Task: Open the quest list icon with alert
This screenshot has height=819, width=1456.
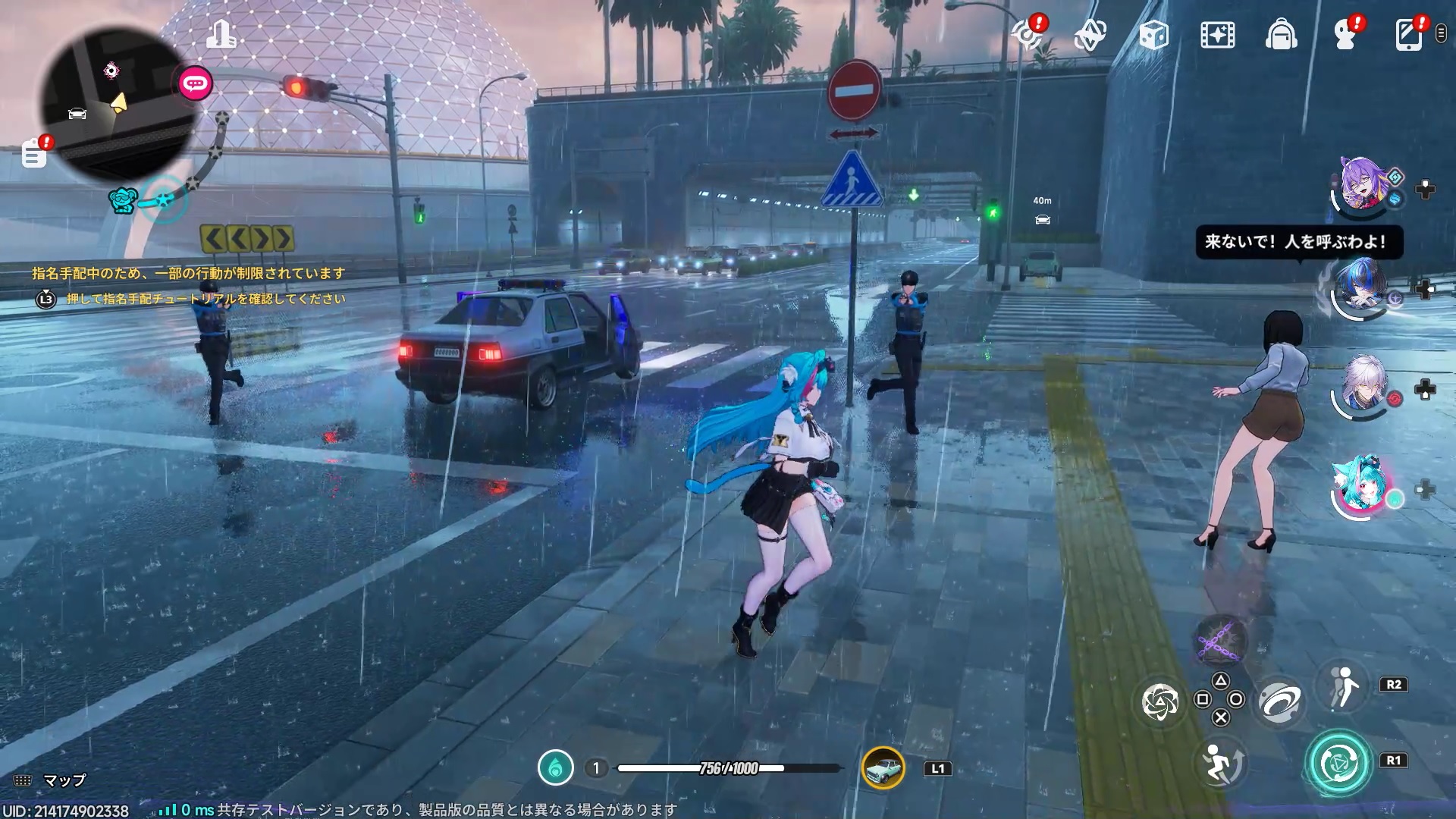Action: (34, 155)
